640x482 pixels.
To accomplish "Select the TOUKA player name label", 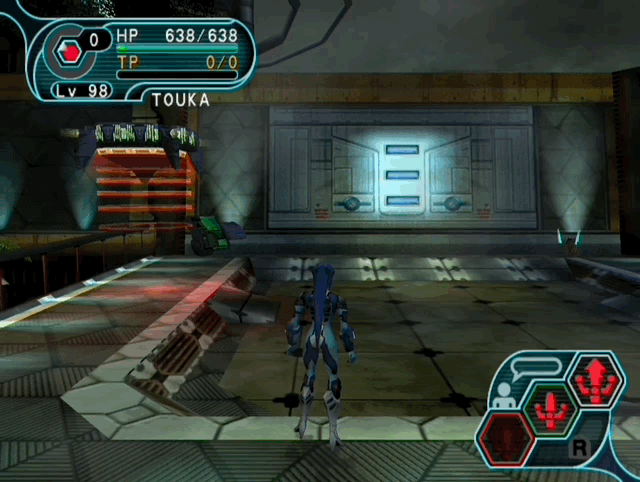I will point(181,100).
